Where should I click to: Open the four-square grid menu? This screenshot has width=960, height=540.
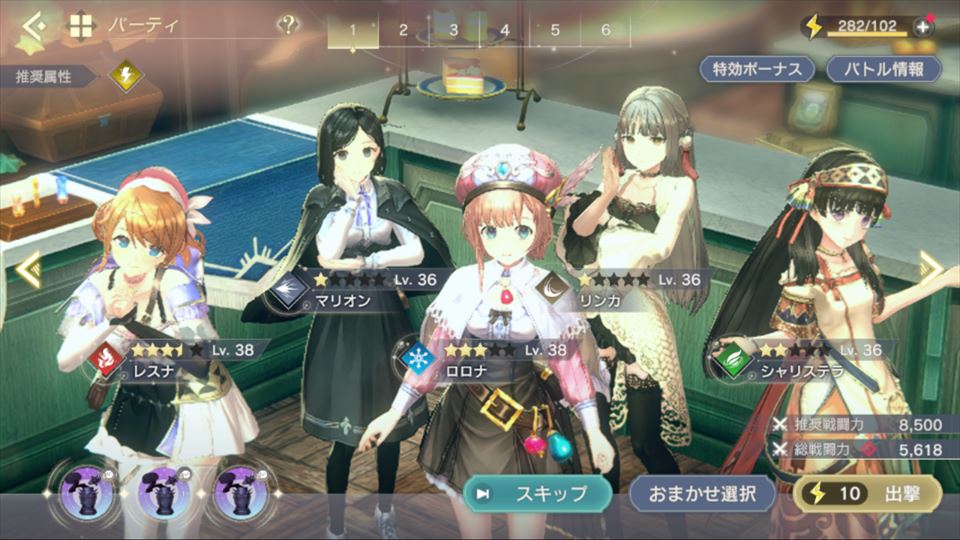tap(80, 26)
